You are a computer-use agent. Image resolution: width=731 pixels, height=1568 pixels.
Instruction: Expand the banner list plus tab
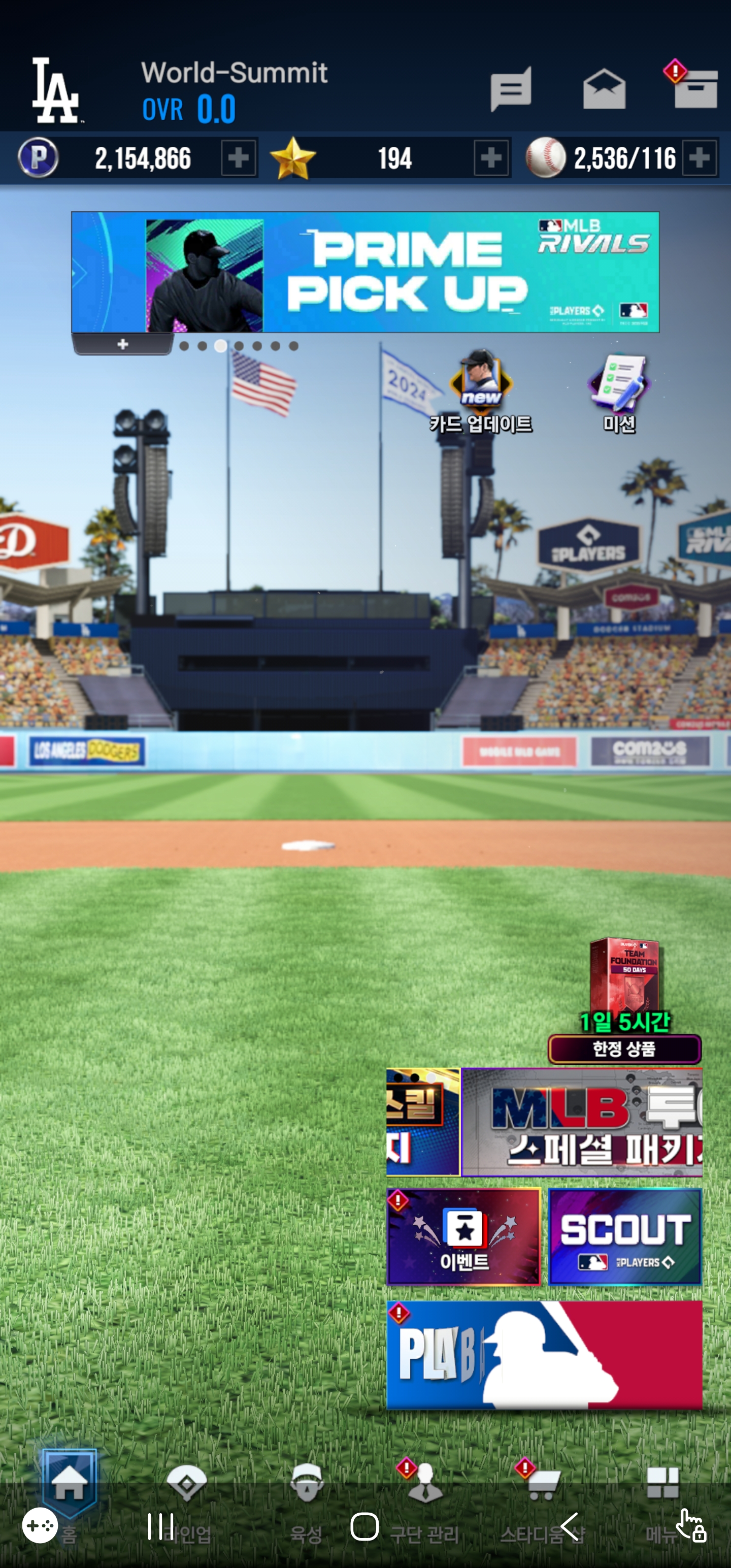[x=123, y=344]
